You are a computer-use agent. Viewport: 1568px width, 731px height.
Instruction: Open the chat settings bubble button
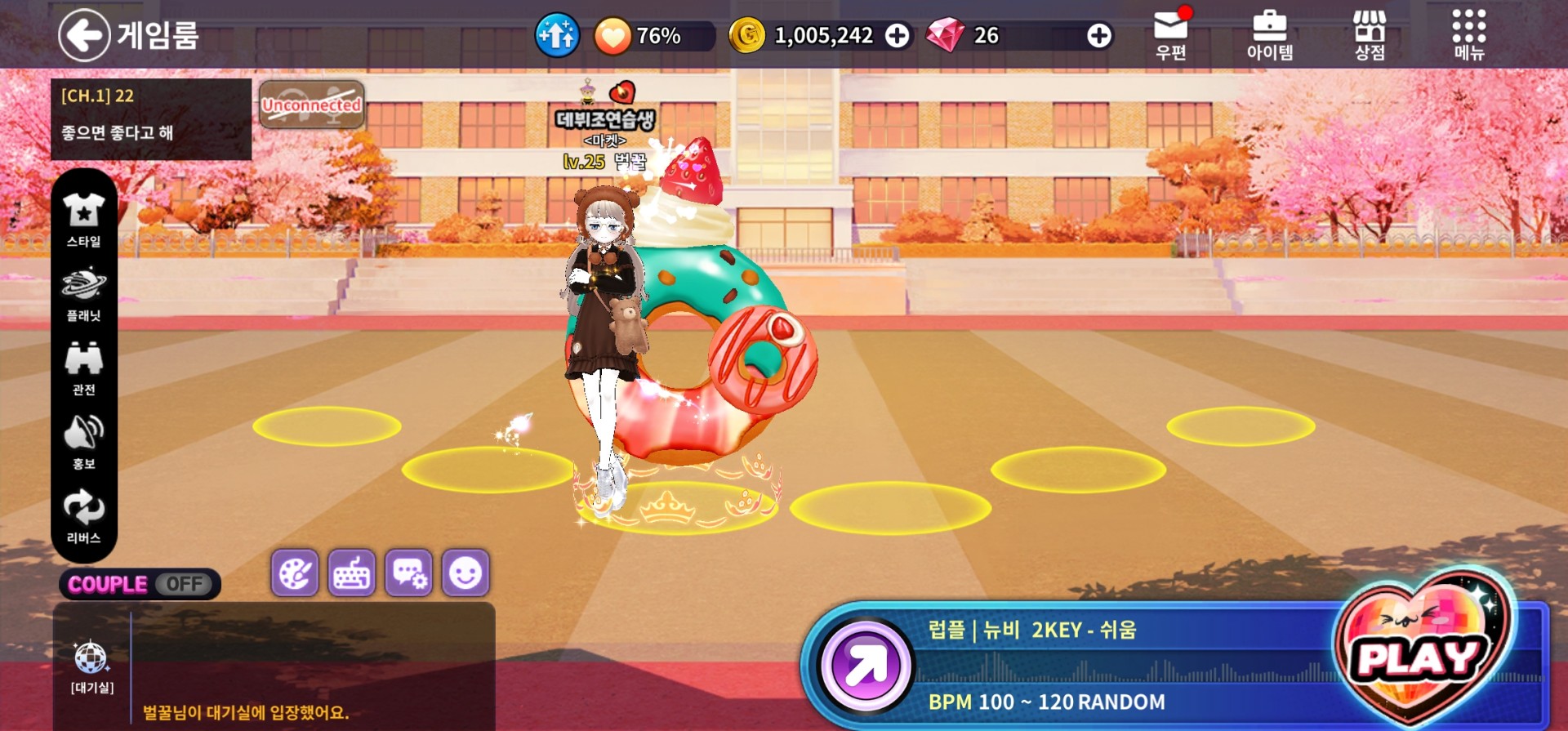tap(408, 573)
